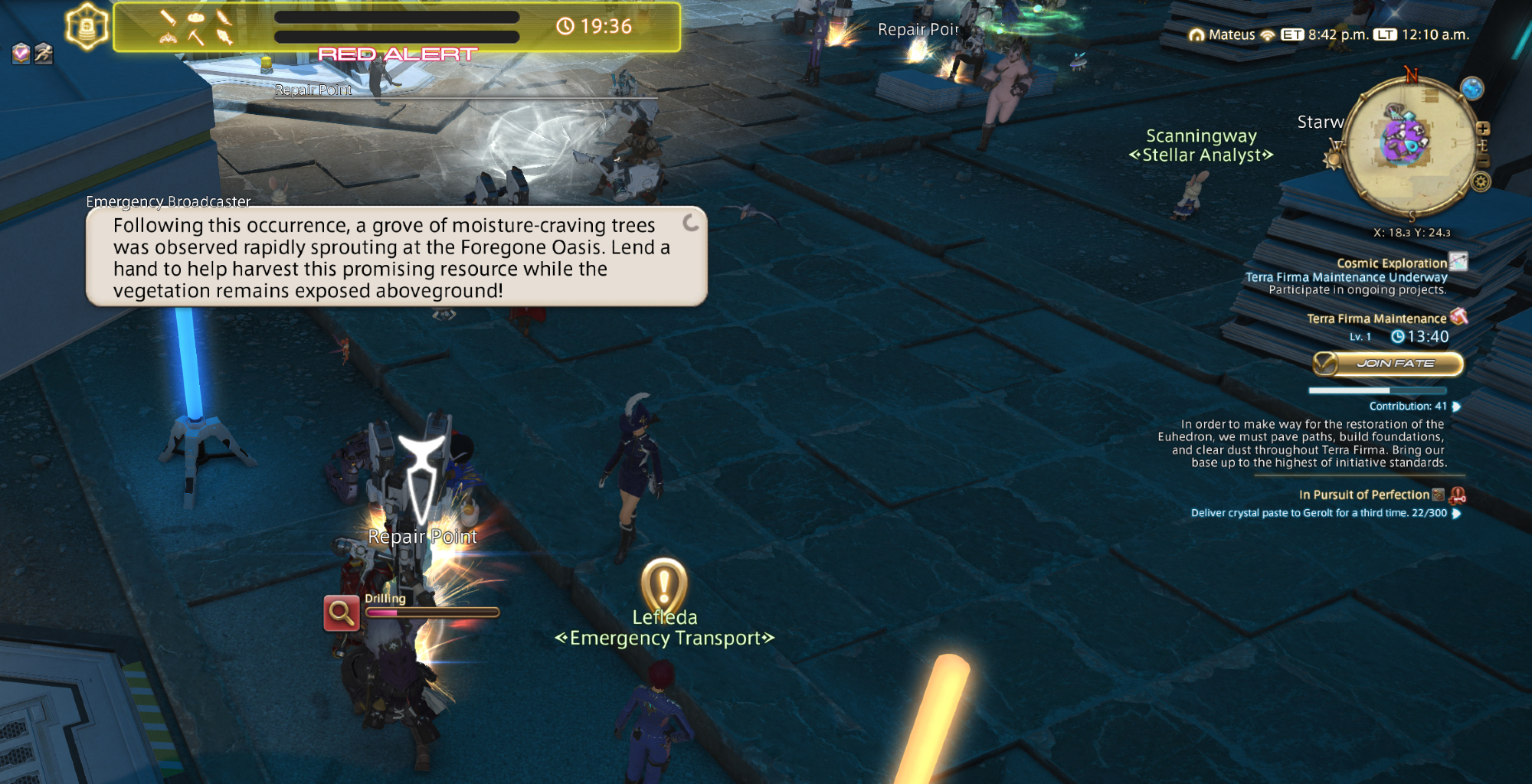Screen dimensions: 1532x784
Task: Zoom in the minimap with the plus button
Action: 1483,129
